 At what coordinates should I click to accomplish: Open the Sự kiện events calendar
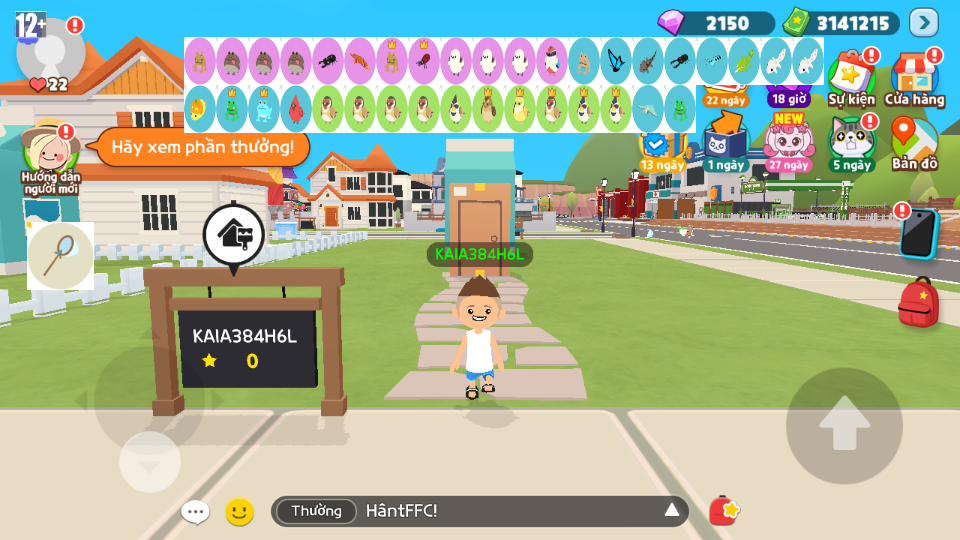point(851,78)
